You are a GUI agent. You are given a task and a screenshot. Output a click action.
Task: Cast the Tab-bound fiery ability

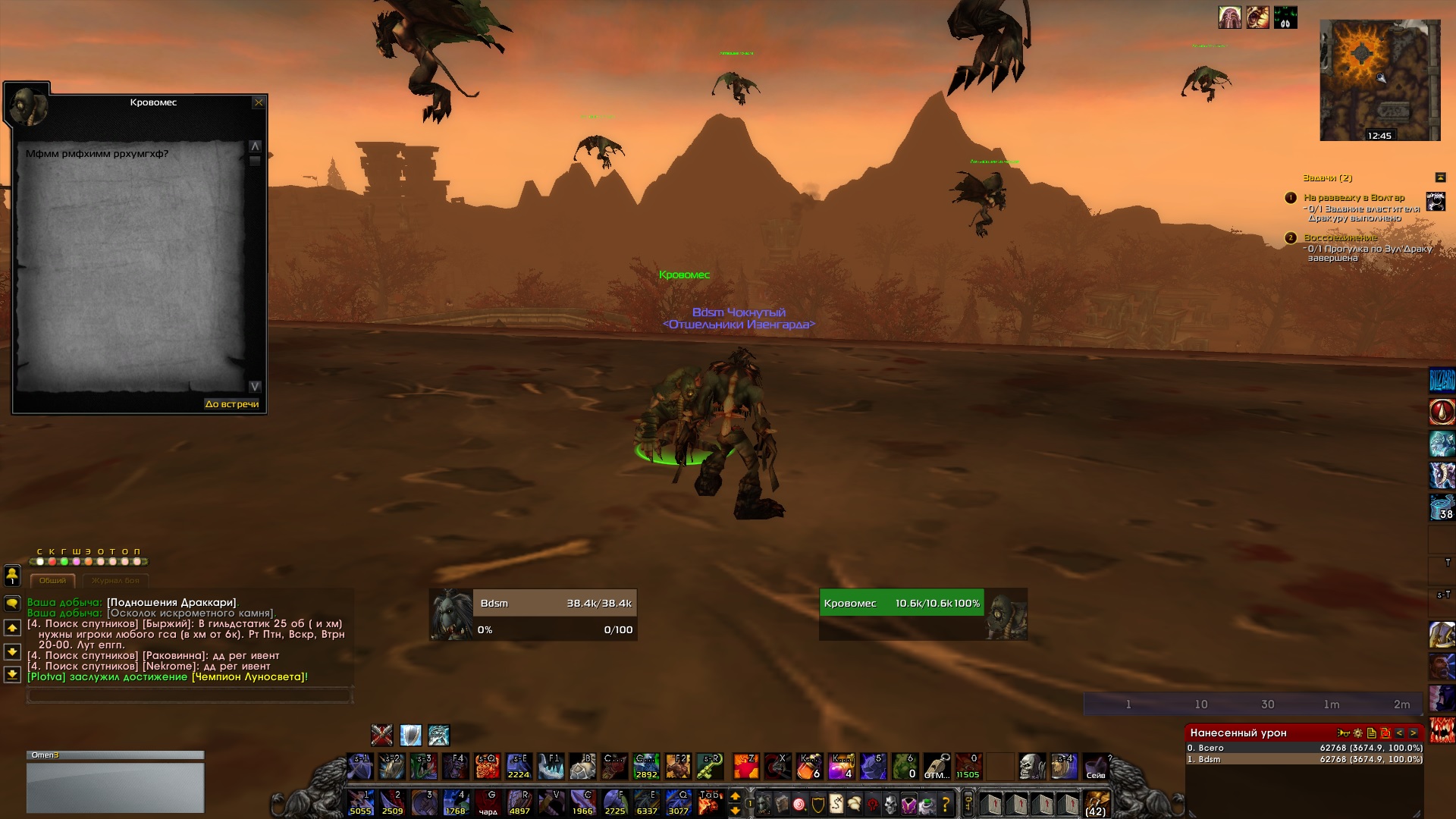[710, 802]
